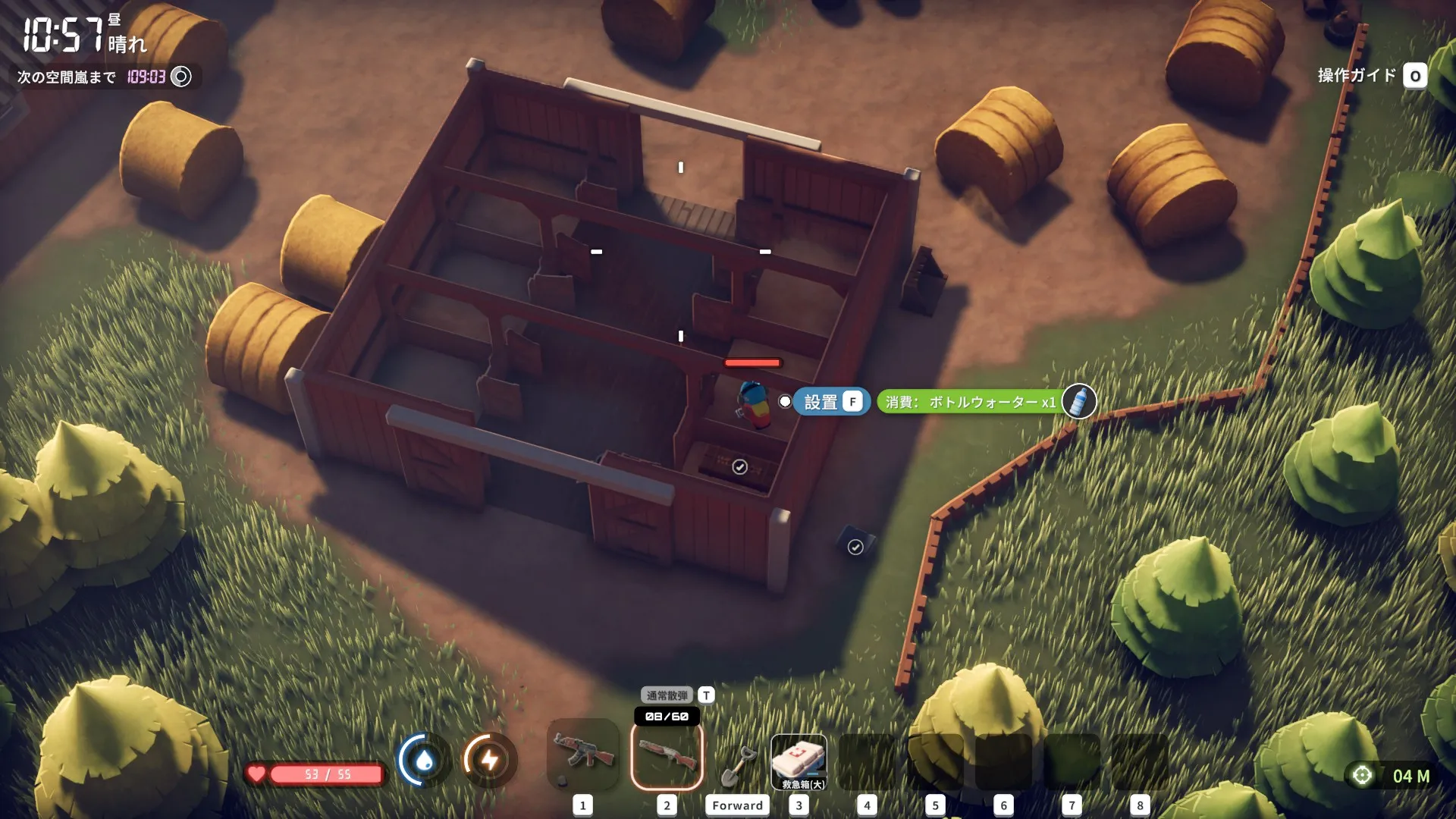The width and height of the screenshot is (1456, 819).
Task: Select the shotgun weapon slot
Action: 667,755
